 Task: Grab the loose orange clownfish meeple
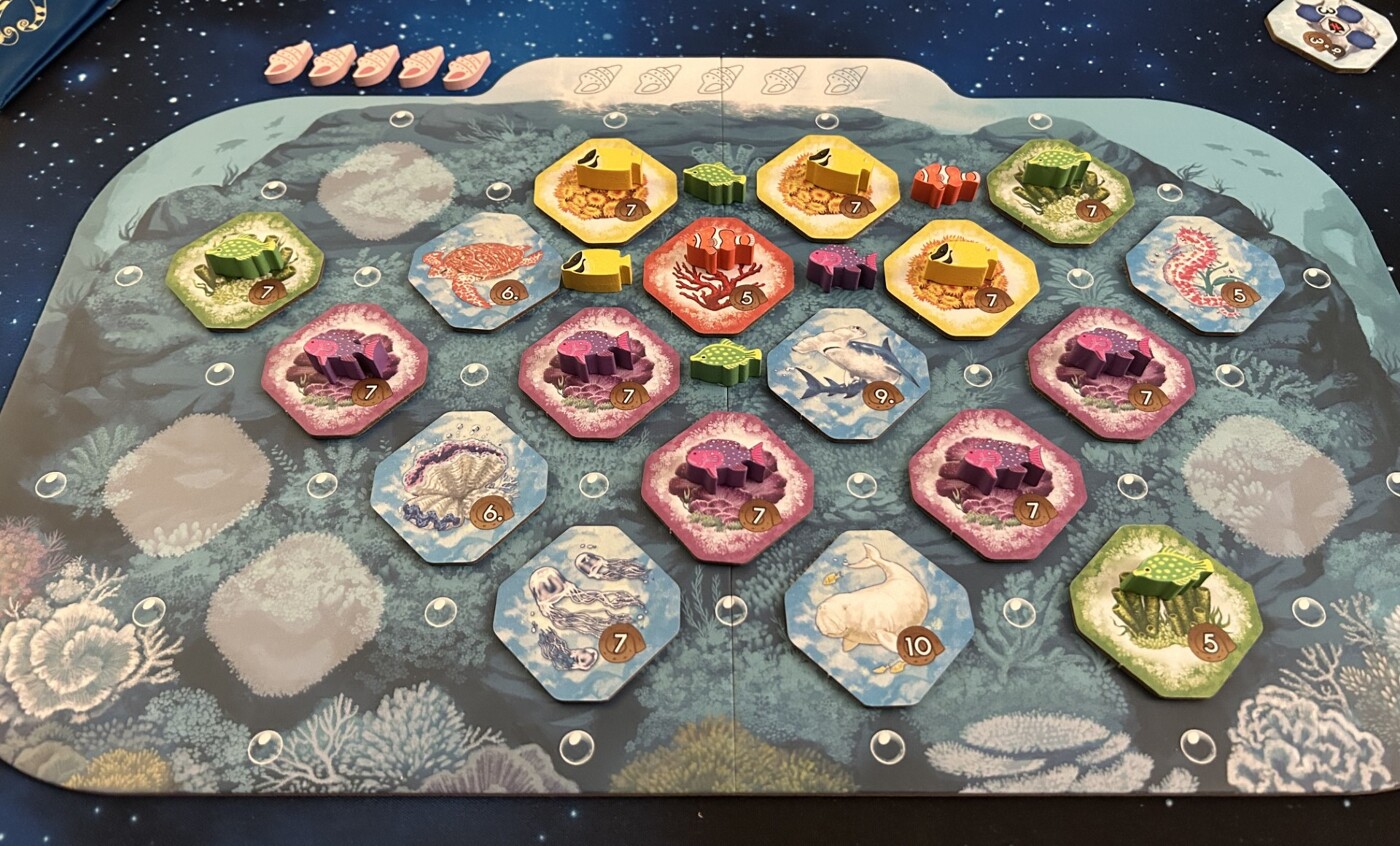pyautogui.click(x=945, y=186)
